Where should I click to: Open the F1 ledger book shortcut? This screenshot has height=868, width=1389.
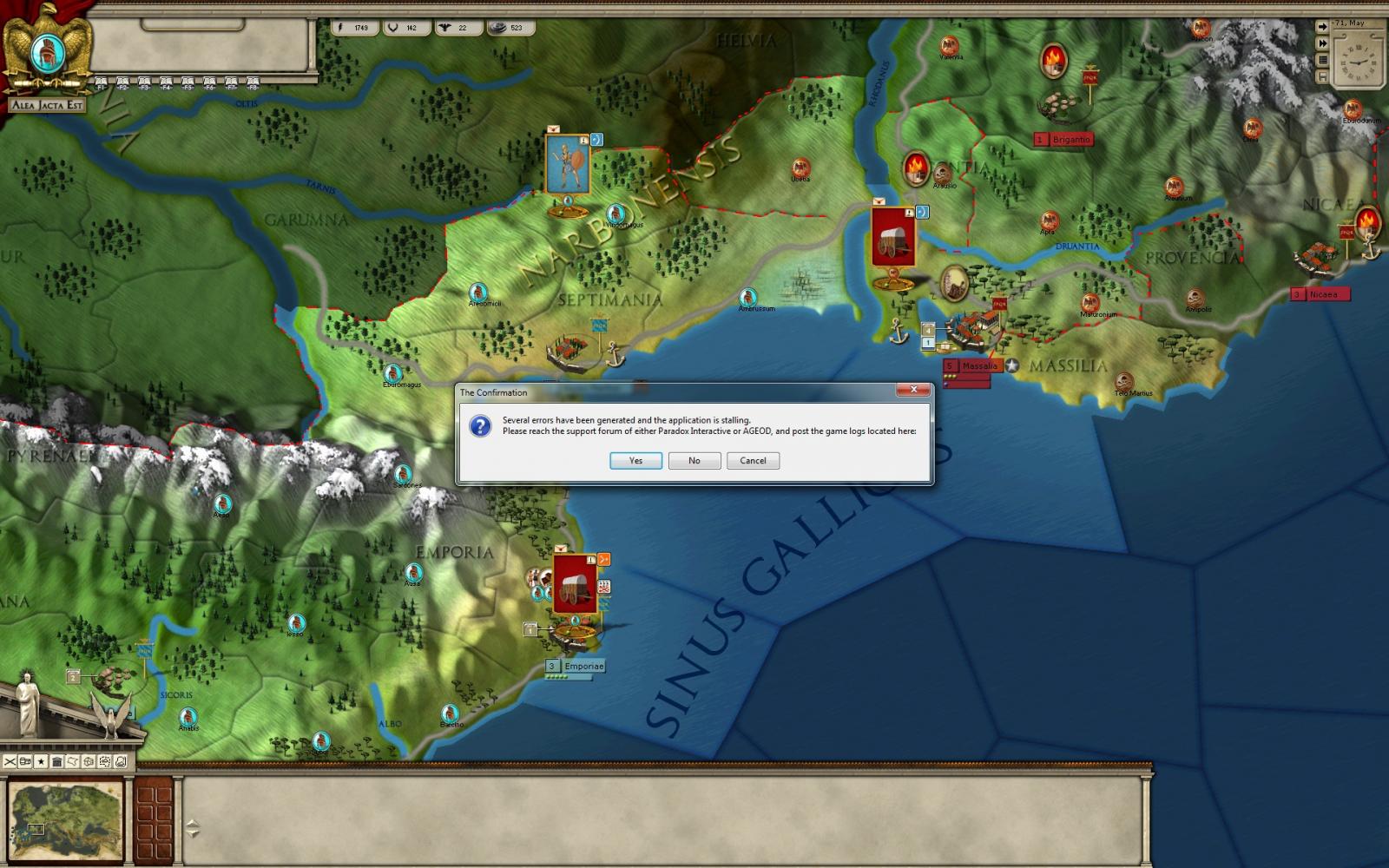coord(101,83)
